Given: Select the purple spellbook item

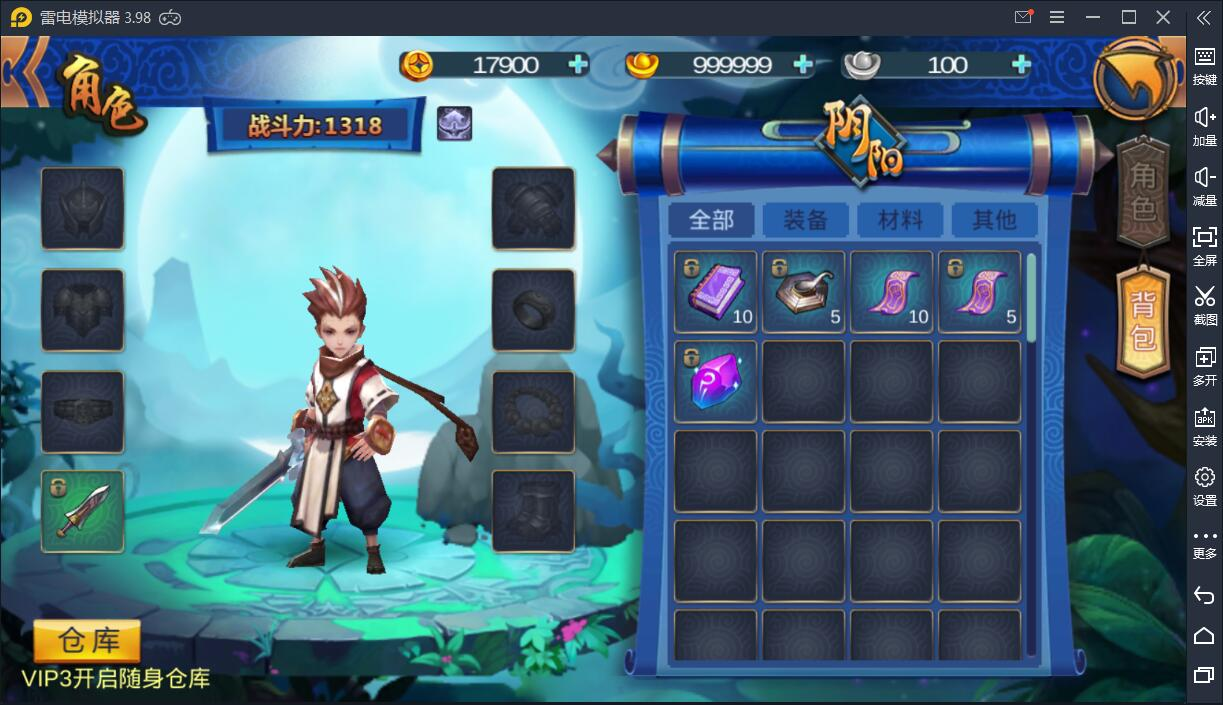Looking at the screenshot, I should [x=715, y=291].
